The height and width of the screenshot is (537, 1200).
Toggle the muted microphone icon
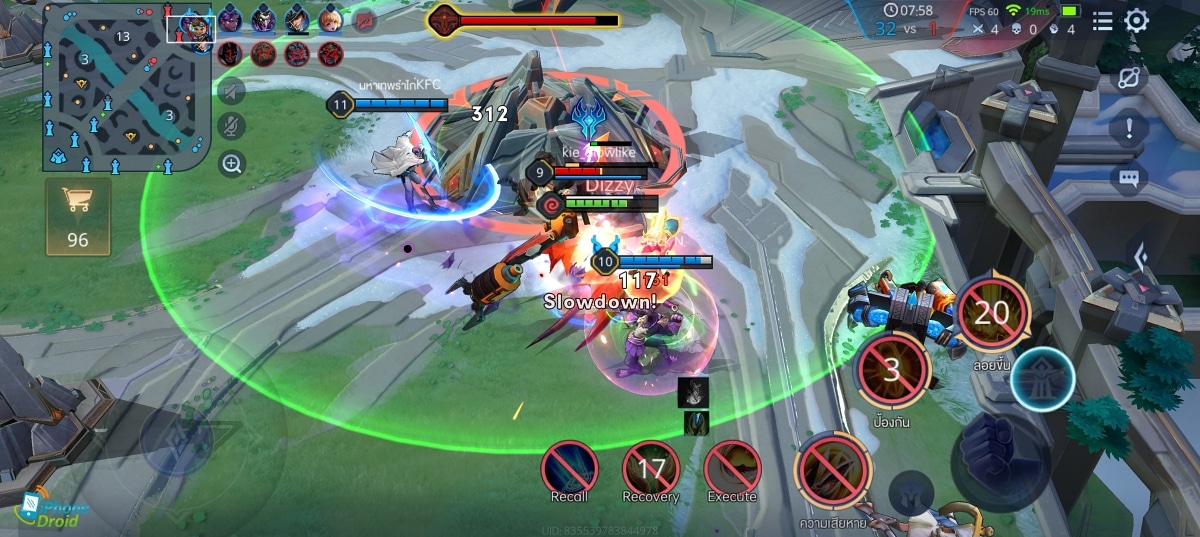232,127
